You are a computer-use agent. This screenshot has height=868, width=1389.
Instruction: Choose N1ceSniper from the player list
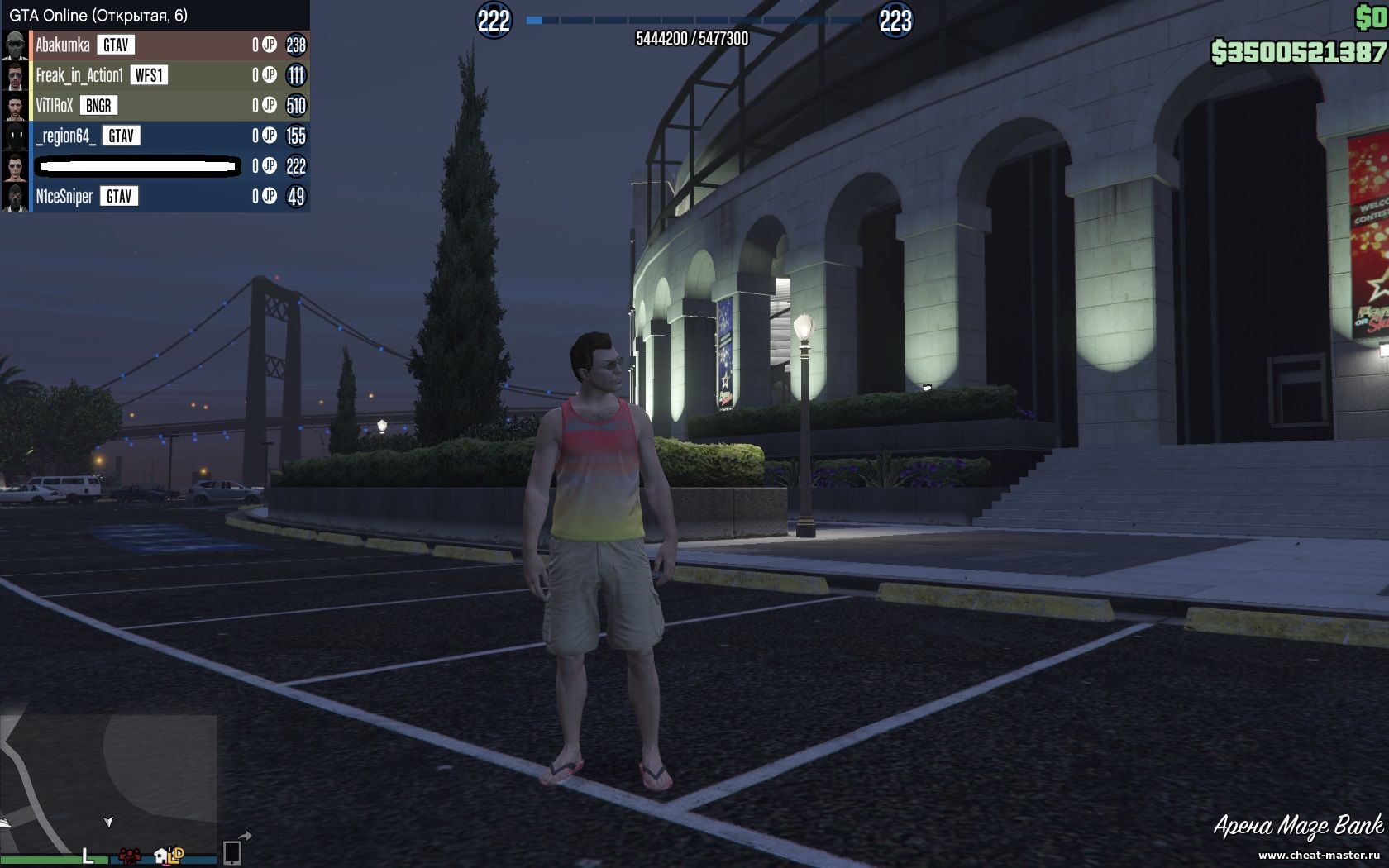64,197
